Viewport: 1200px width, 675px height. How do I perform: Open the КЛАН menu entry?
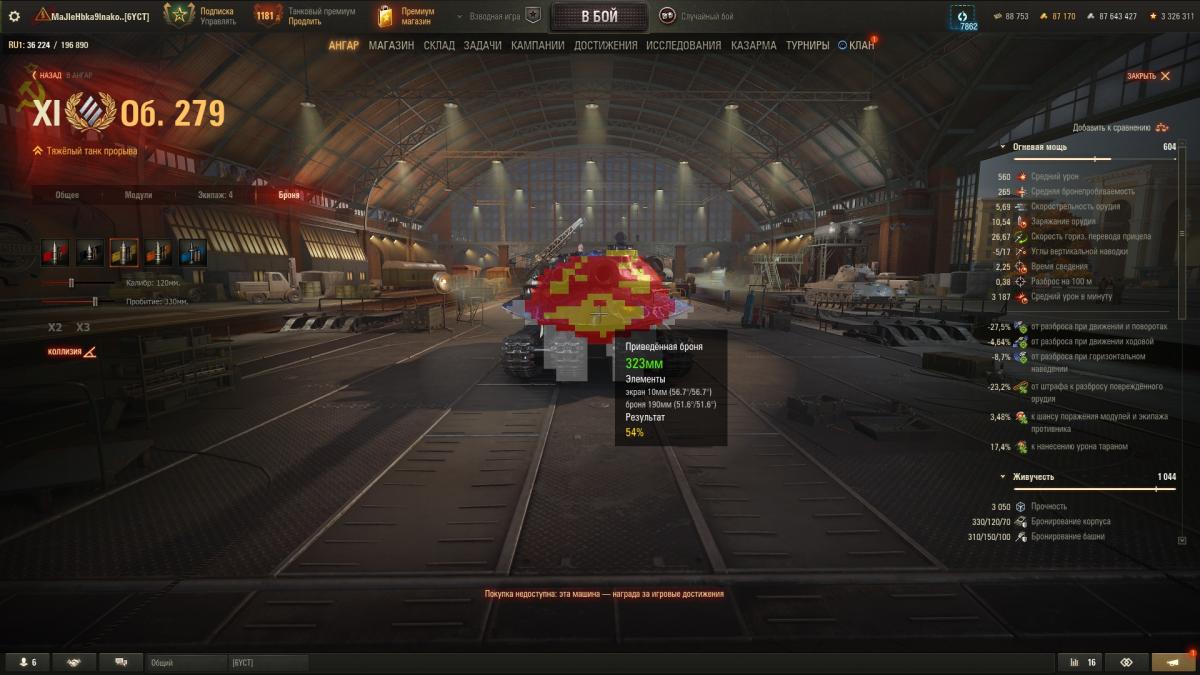[x=857, y=45]
